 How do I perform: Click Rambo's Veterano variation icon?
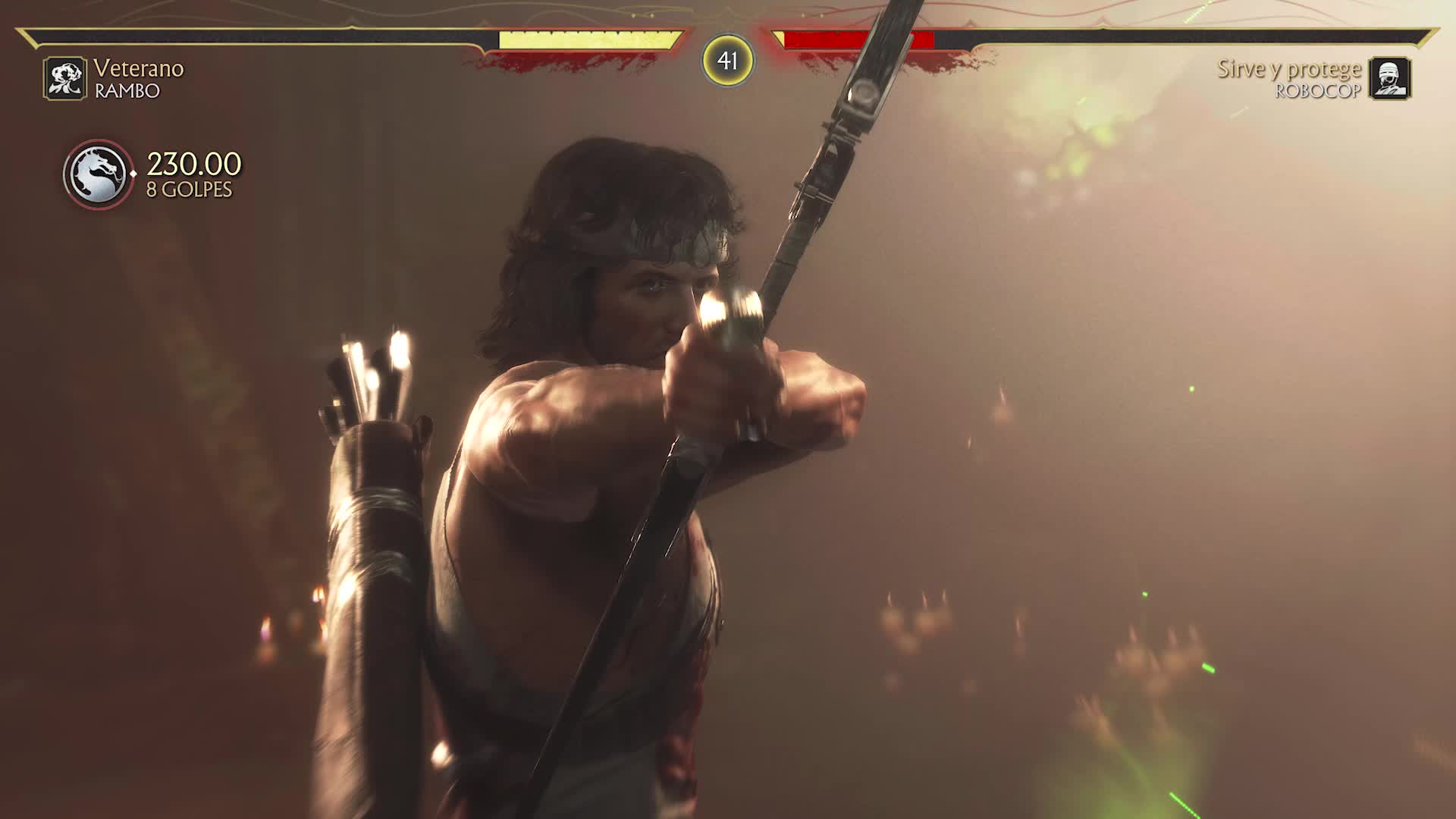(x=64, y=79)
